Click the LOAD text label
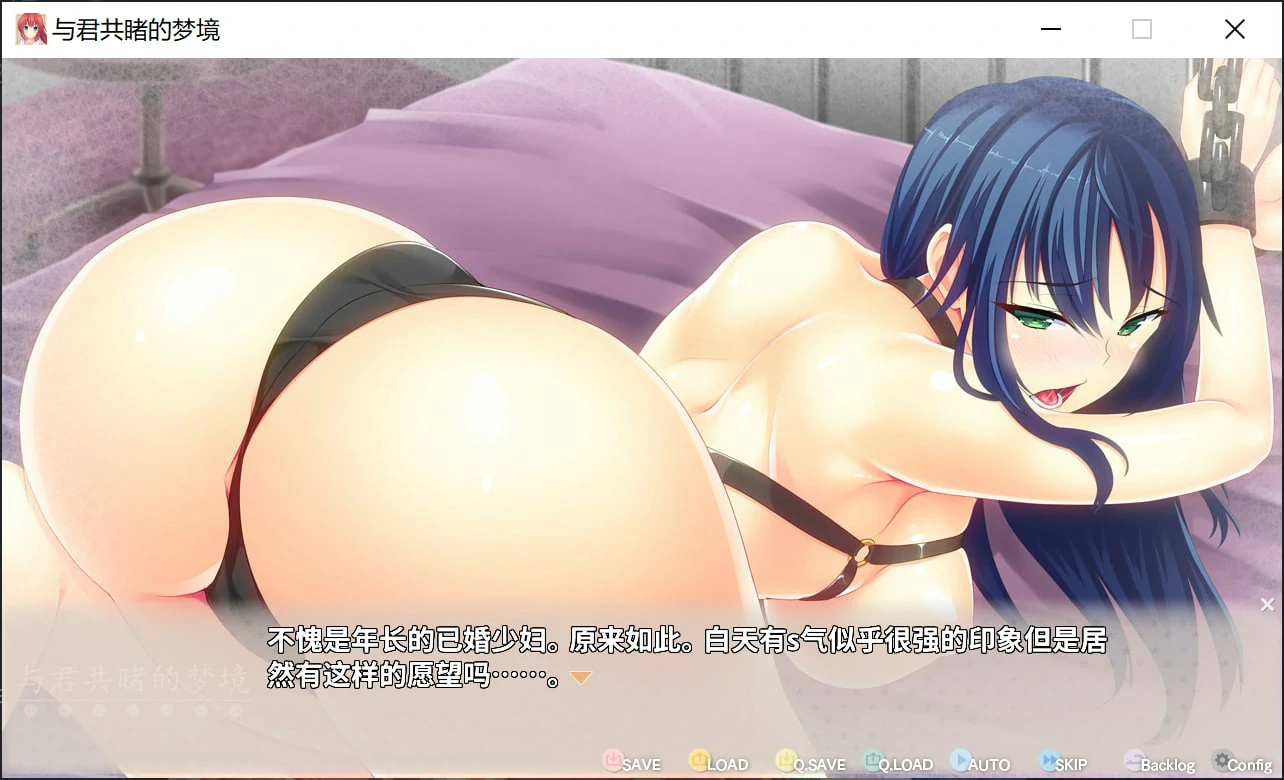Screen dimensions: 1284x780 (x=729, y=763)
